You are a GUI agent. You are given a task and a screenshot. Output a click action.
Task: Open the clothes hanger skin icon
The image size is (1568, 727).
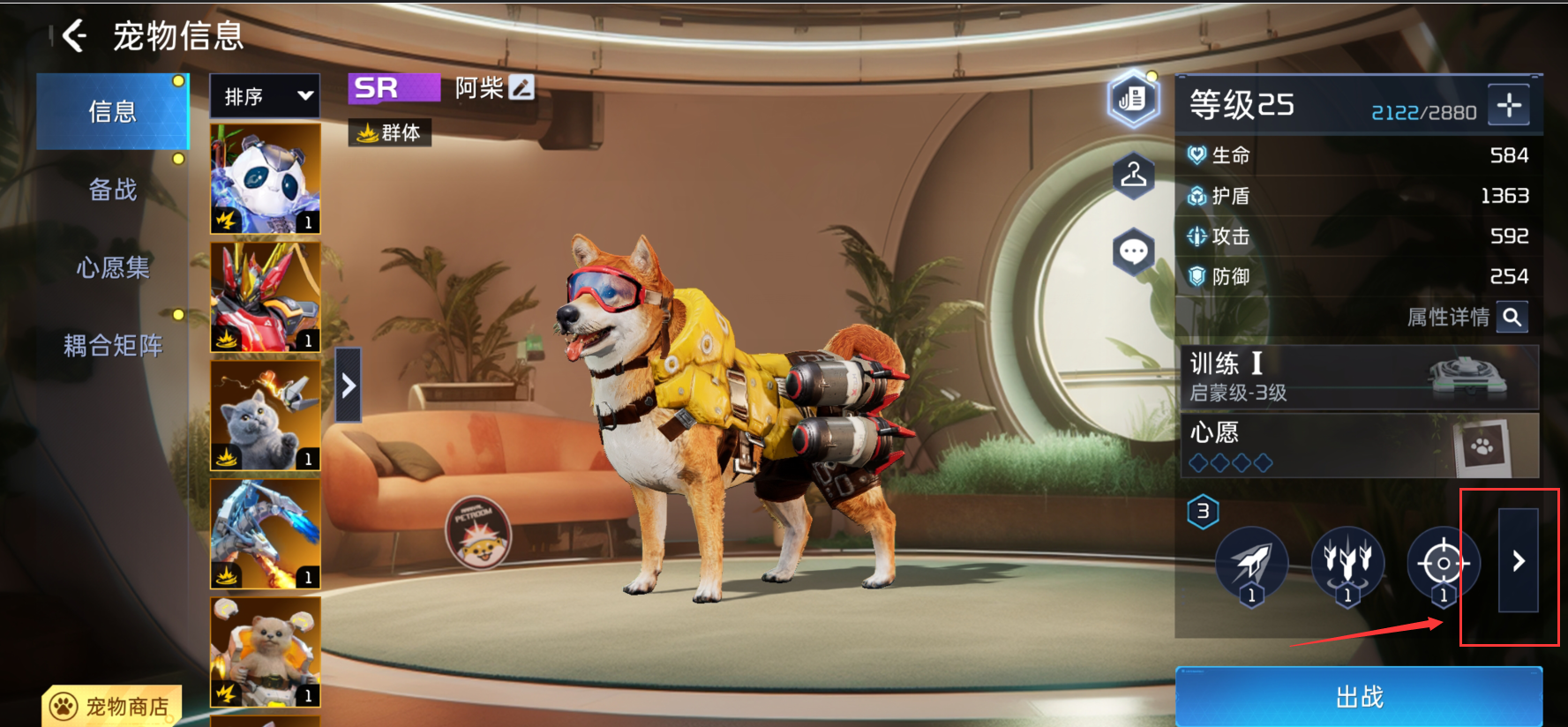pyautogui.click(x=1134, y=176)
